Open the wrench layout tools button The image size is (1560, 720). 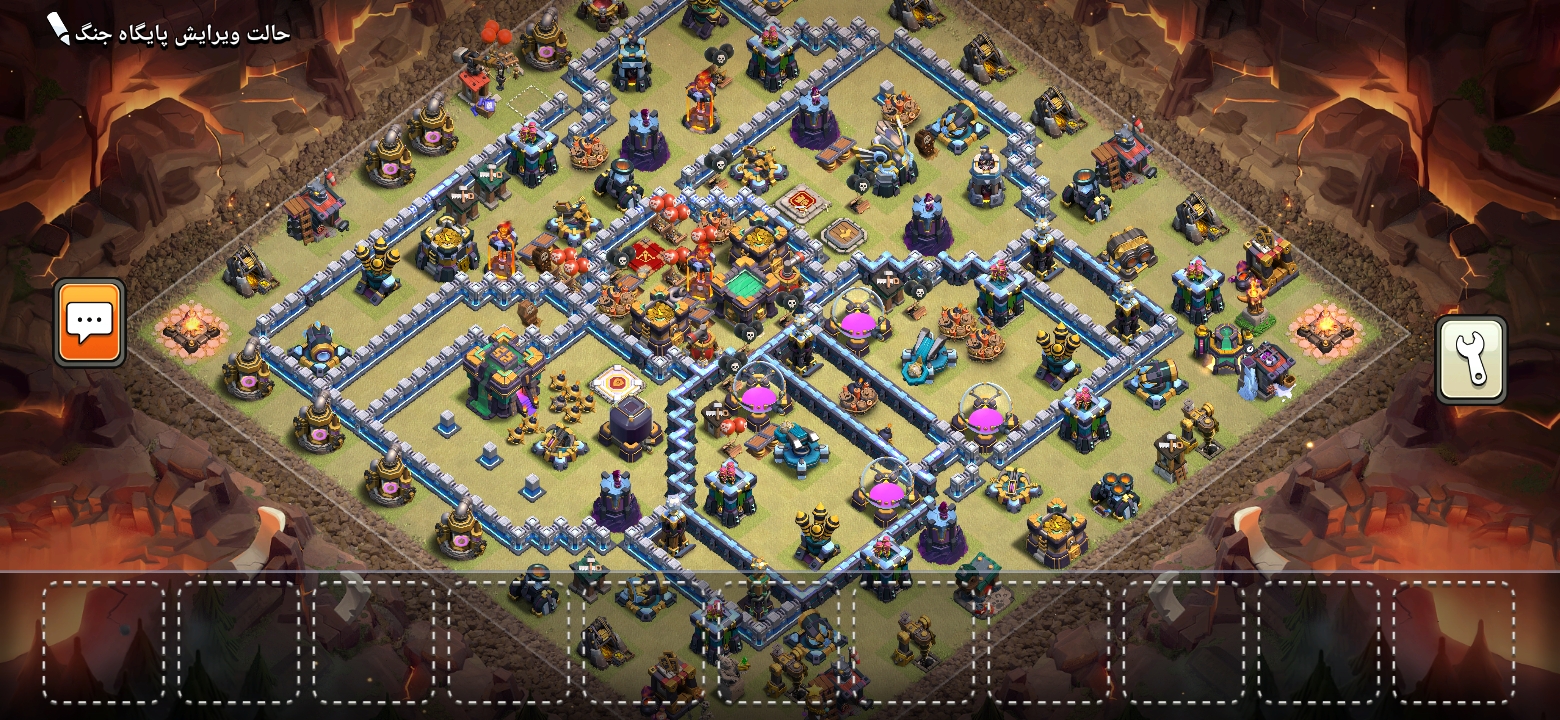tap(1471, 360)
